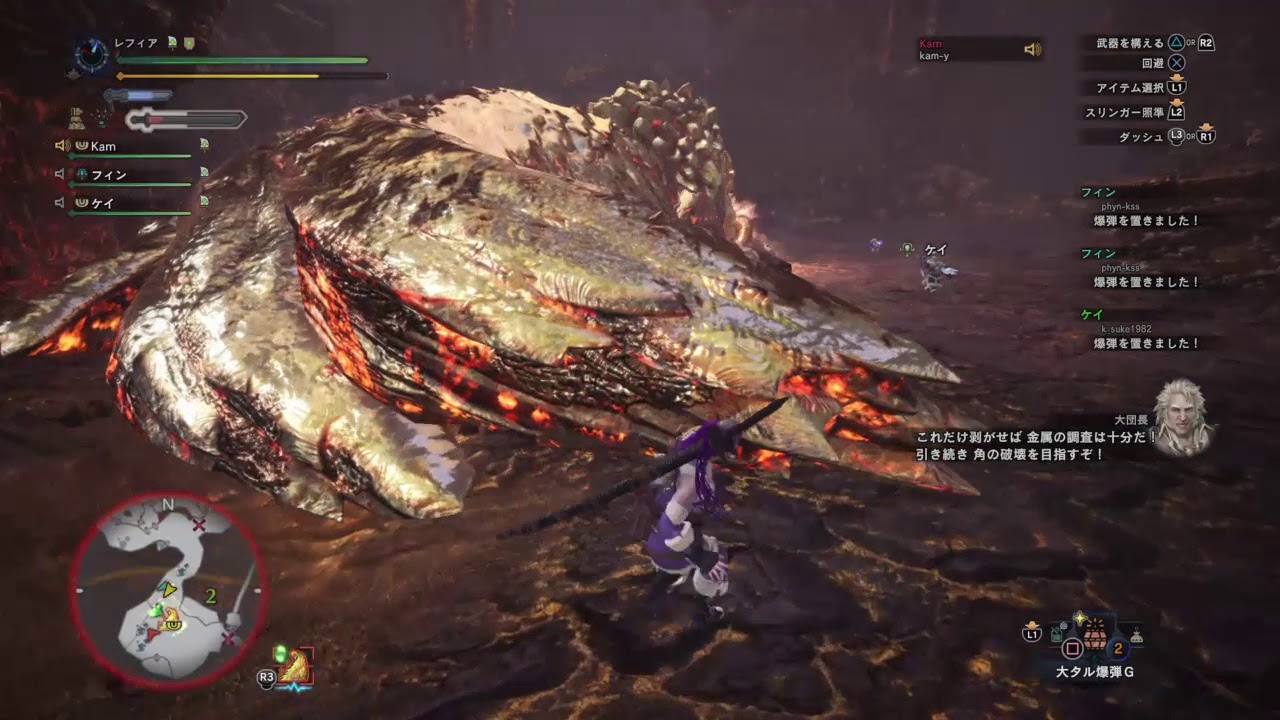Select the 大タル爆弾G barrel bomb item

click(x=1094, y=640)
